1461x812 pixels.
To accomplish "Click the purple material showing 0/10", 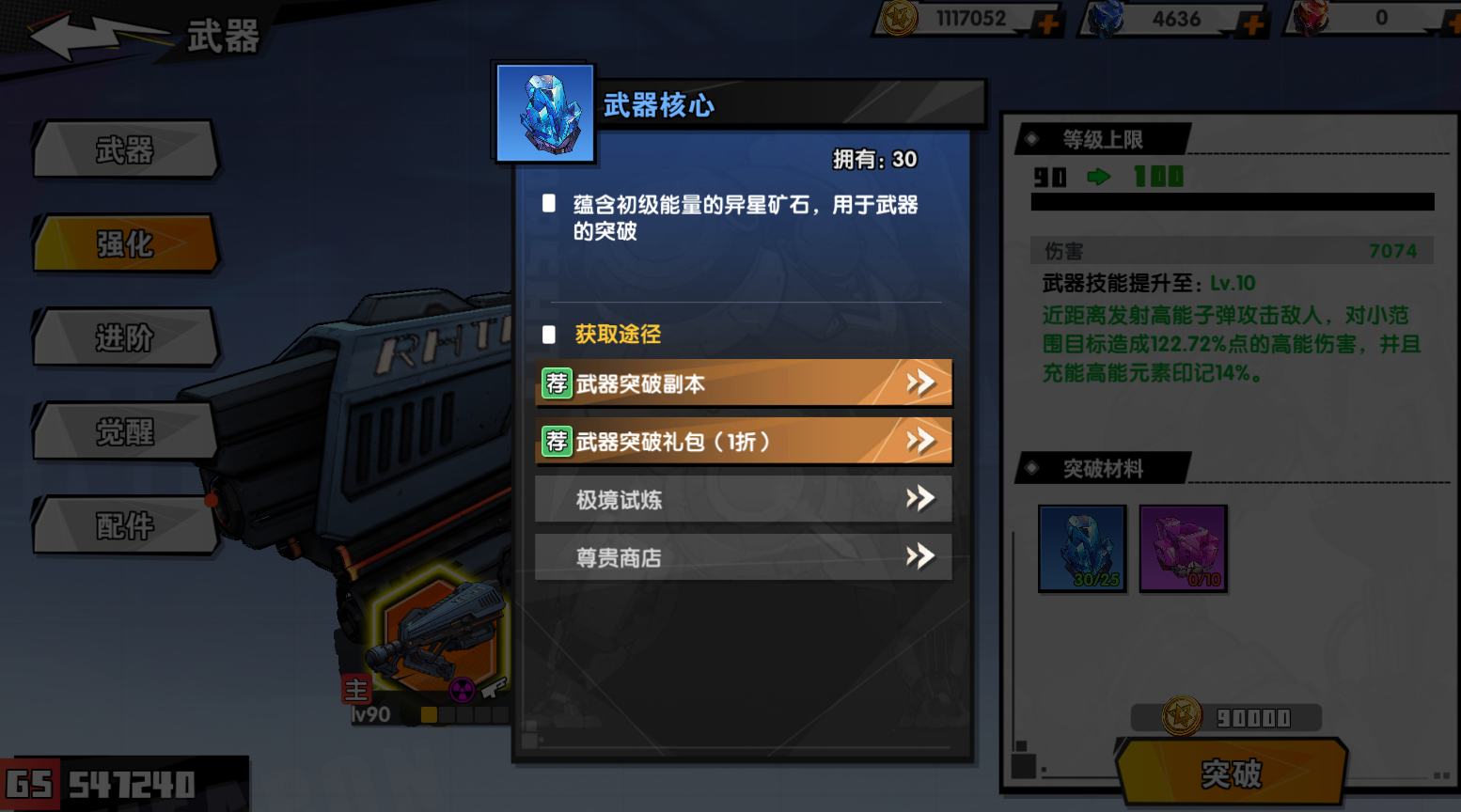I will click(1183, 549).
